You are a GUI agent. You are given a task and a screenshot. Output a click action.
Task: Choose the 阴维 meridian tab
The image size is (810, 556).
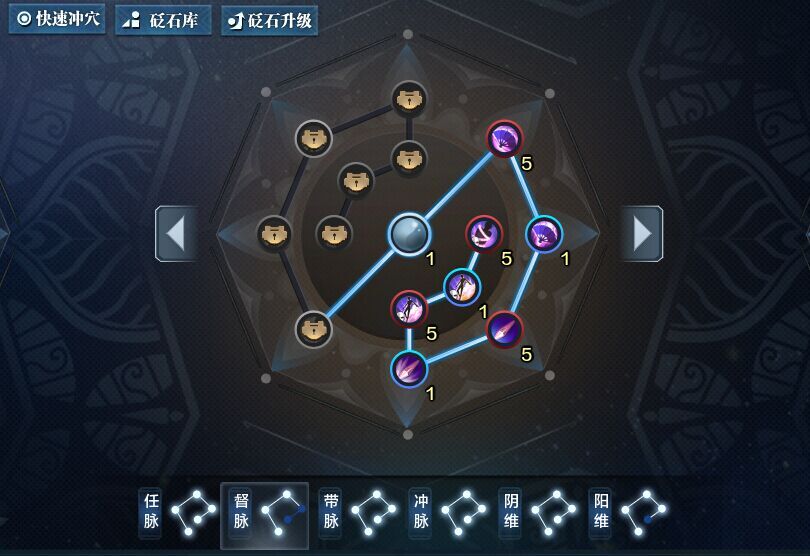(537, 514)
